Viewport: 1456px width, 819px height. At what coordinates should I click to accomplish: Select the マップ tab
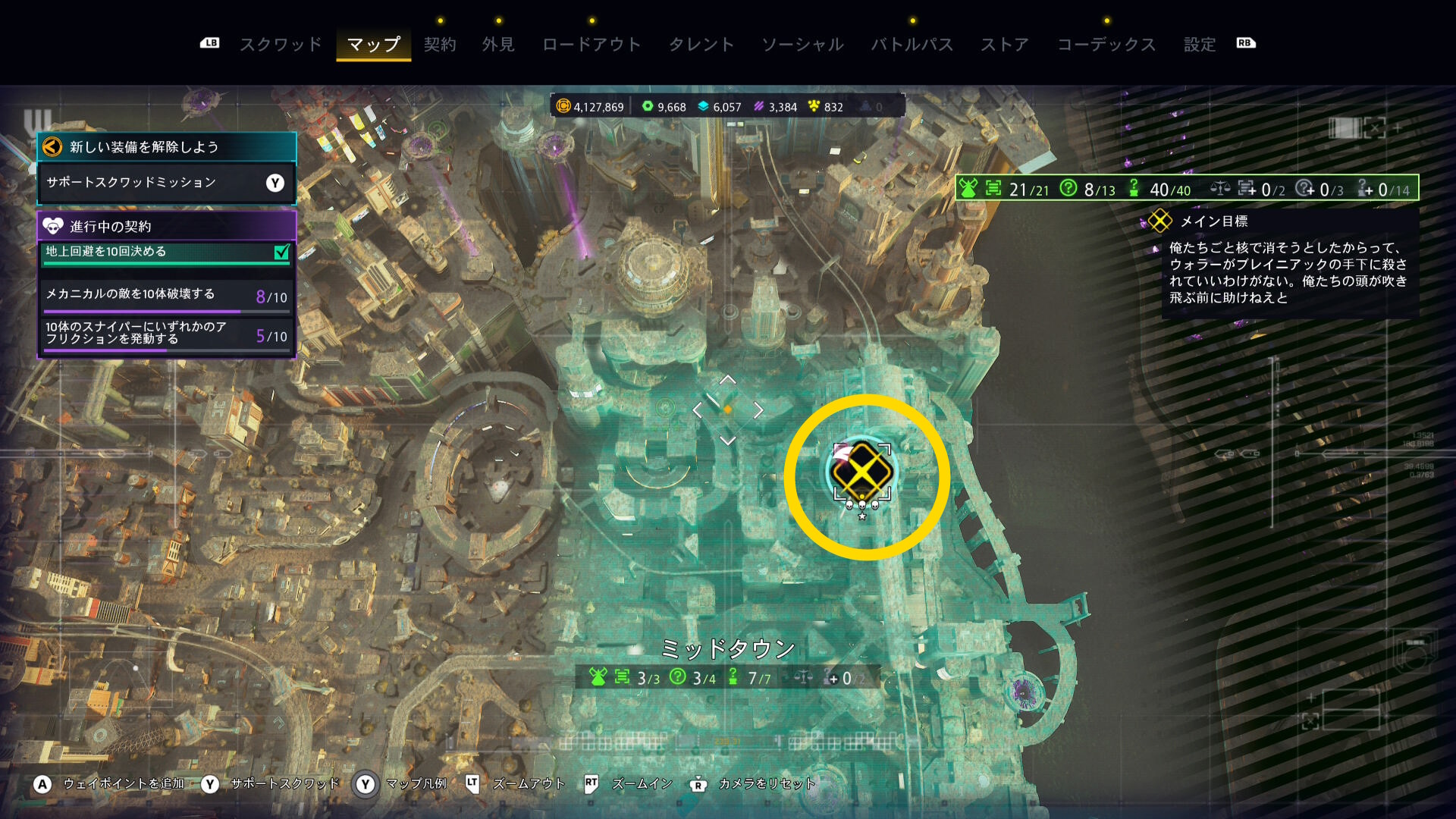coord(373,44)
